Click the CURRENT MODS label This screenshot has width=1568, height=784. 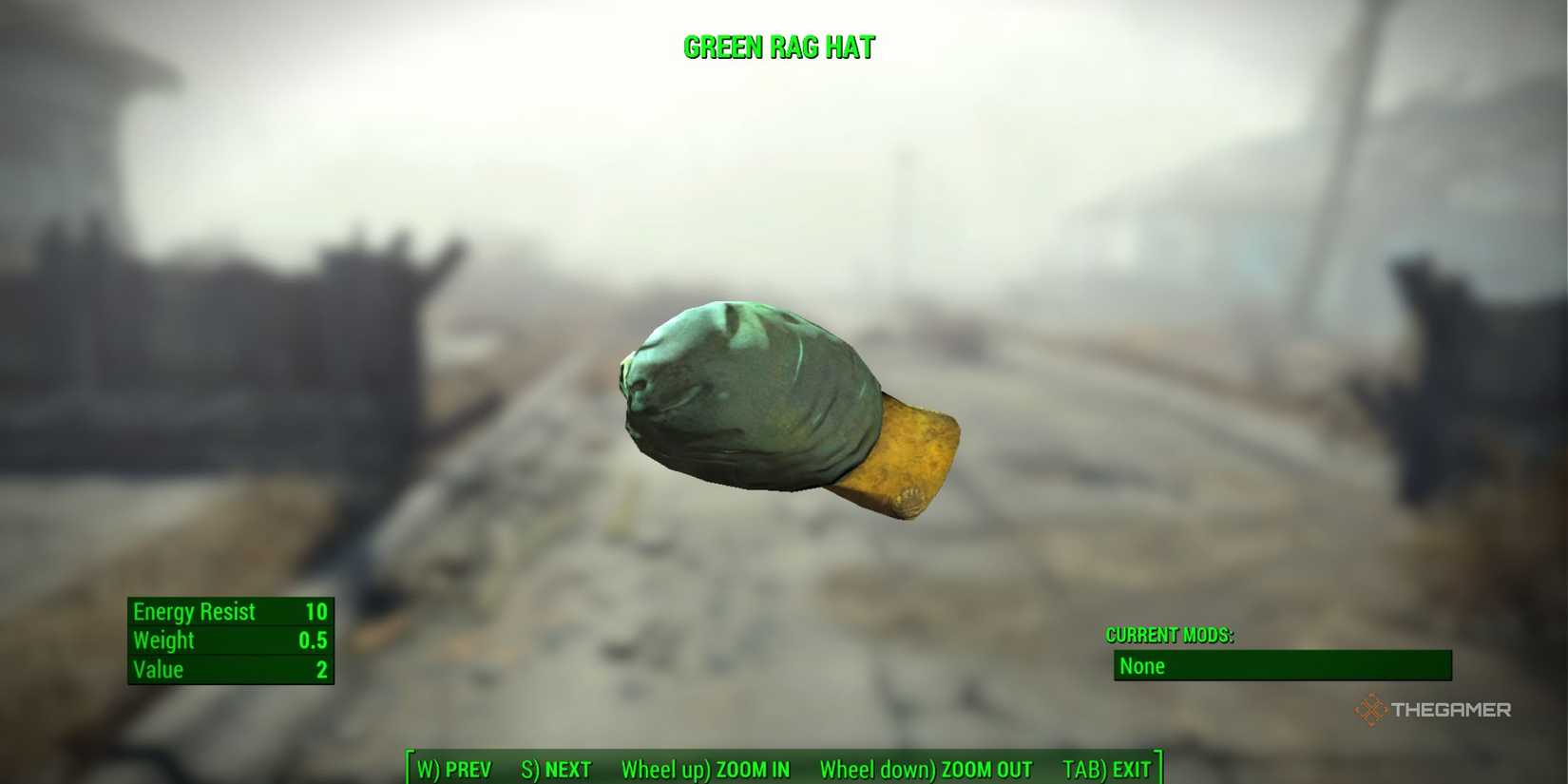point(1171,635)
